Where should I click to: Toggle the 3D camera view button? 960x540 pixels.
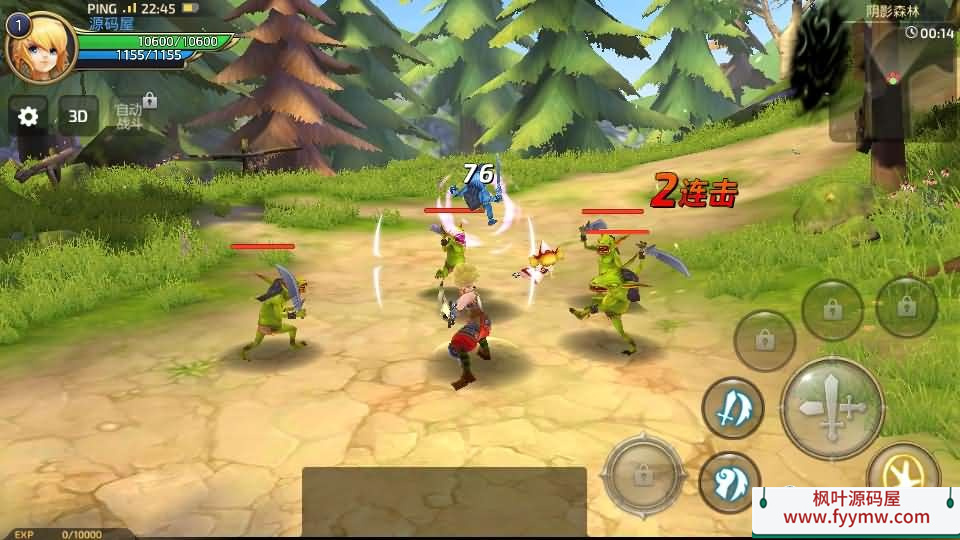coord(78,116)
